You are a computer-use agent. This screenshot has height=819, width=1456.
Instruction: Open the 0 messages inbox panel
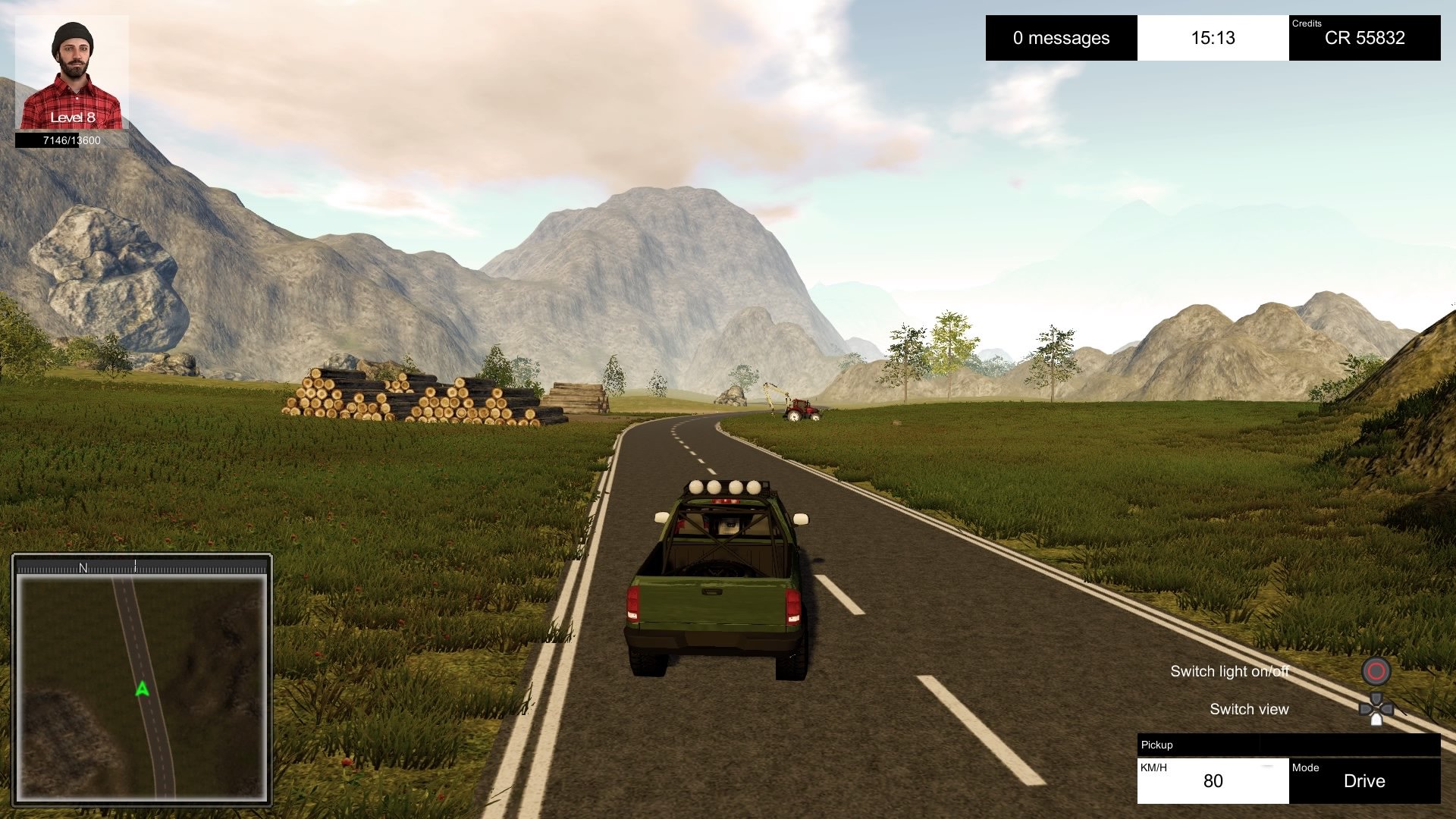tap(1061, 38)
